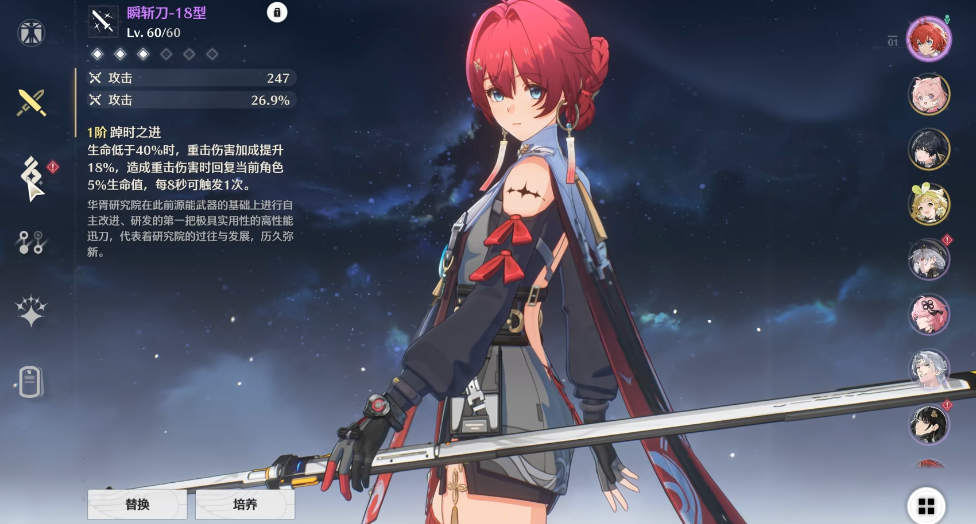
Task: Click the 瞬斩刀-18型 weapon icon
Action: click(x=103, y=22)
